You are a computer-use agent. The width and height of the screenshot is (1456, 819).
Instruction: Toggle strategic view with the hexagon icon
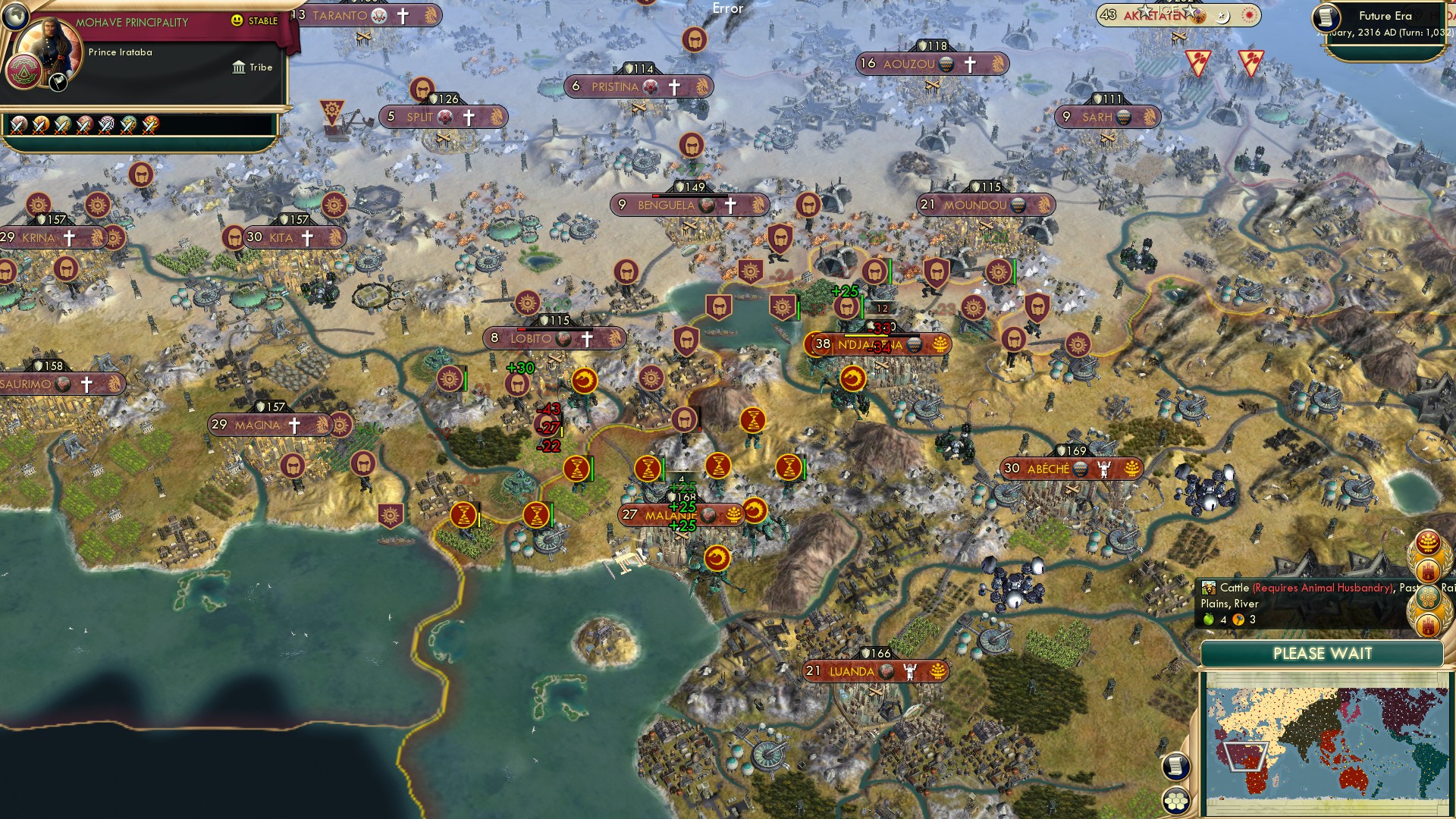(1176, 801)
